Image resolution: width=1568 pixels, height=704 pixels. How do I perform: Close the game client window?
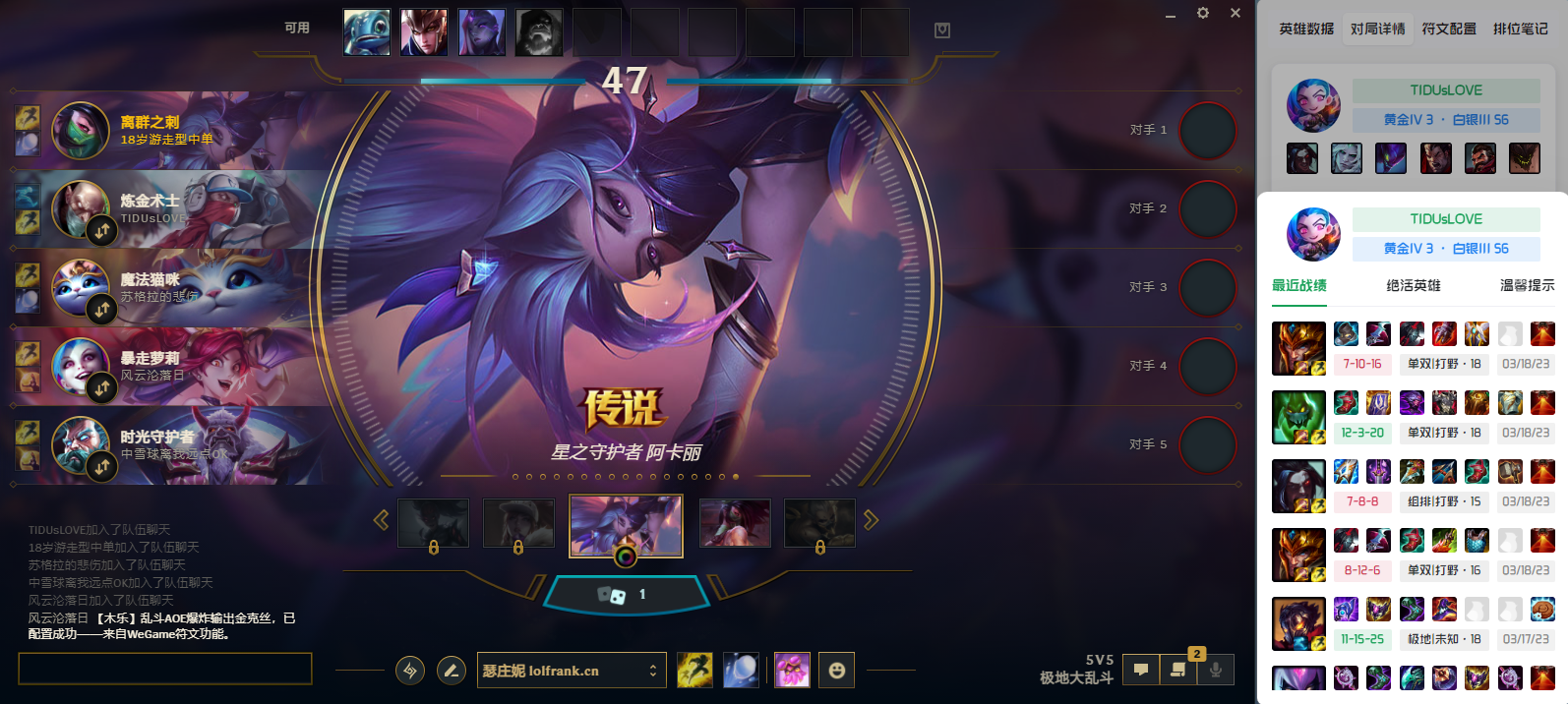tap(1236, 14)
